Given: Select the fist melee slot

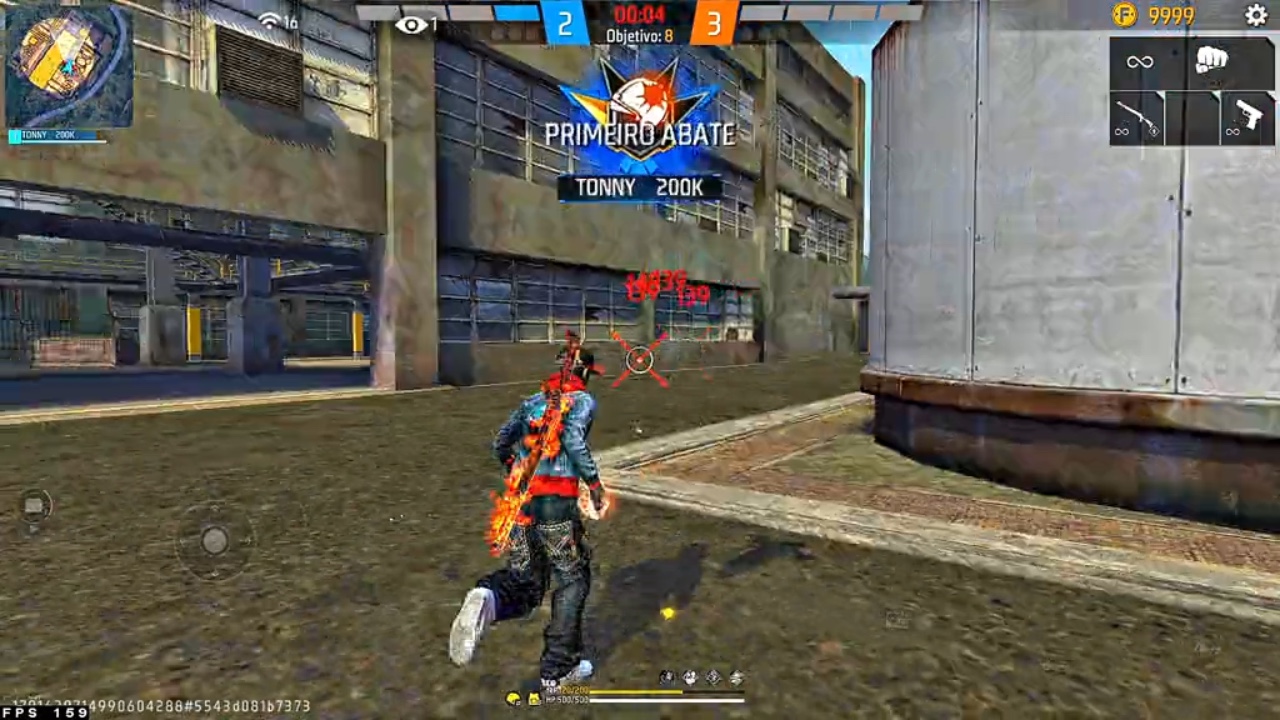Looking at the screenshot, I should 1211,61.
